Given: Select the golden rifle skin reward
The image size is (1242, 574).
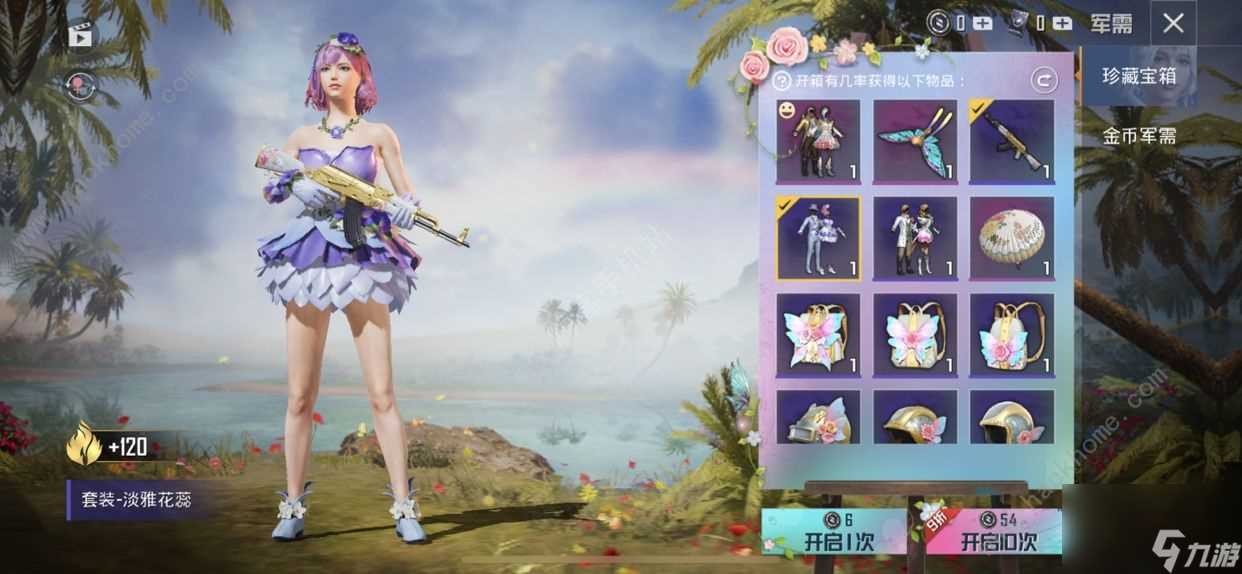Looking at the screenshot, I should point(1012,141).
